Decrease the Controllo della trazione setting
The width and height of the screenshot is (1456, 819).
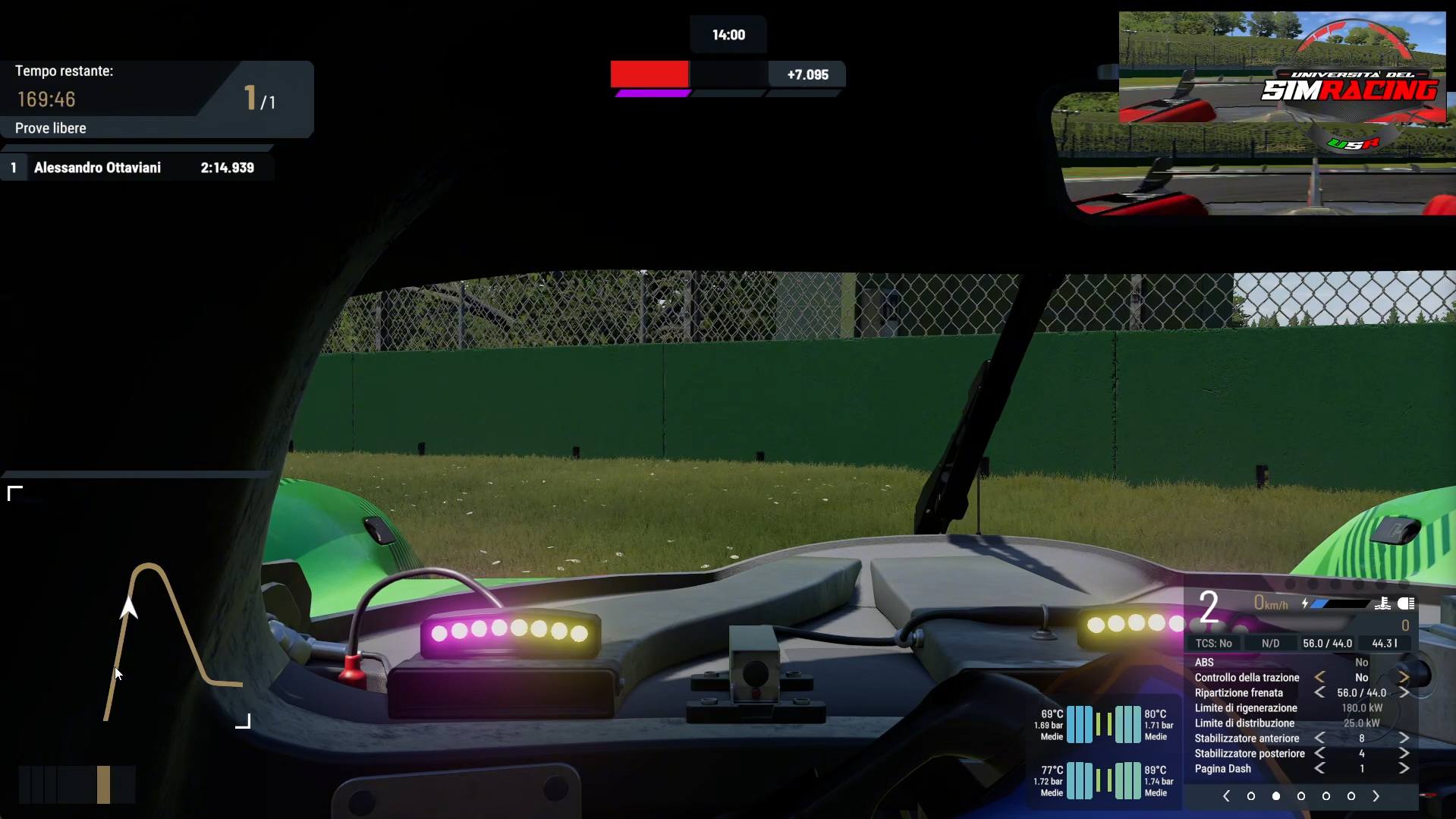1320,677
